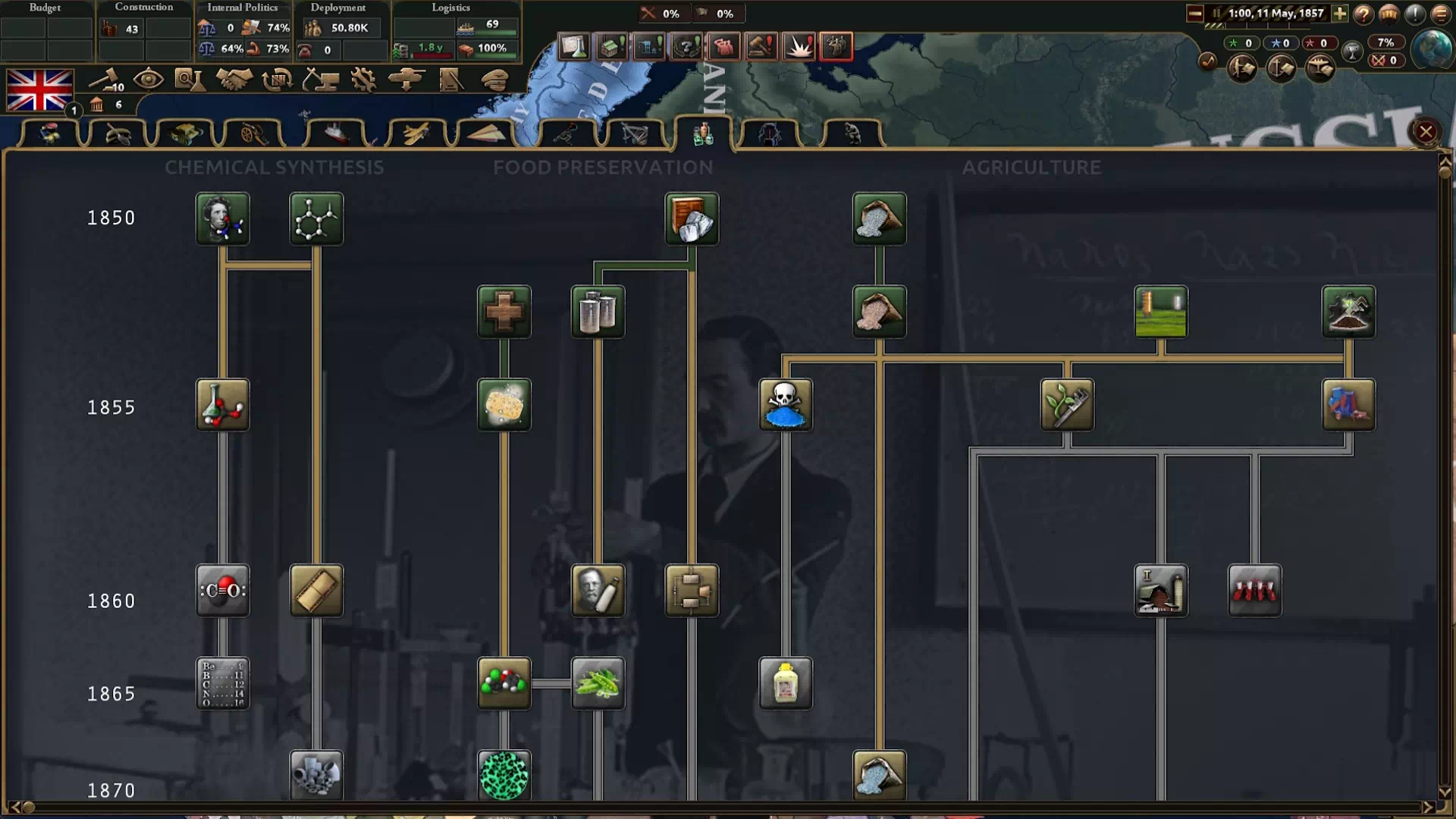This screenshot has width=1456, height=819.
Task: Click the explosion alert icon
Action: pyautogui.click(x=799, y=47)
